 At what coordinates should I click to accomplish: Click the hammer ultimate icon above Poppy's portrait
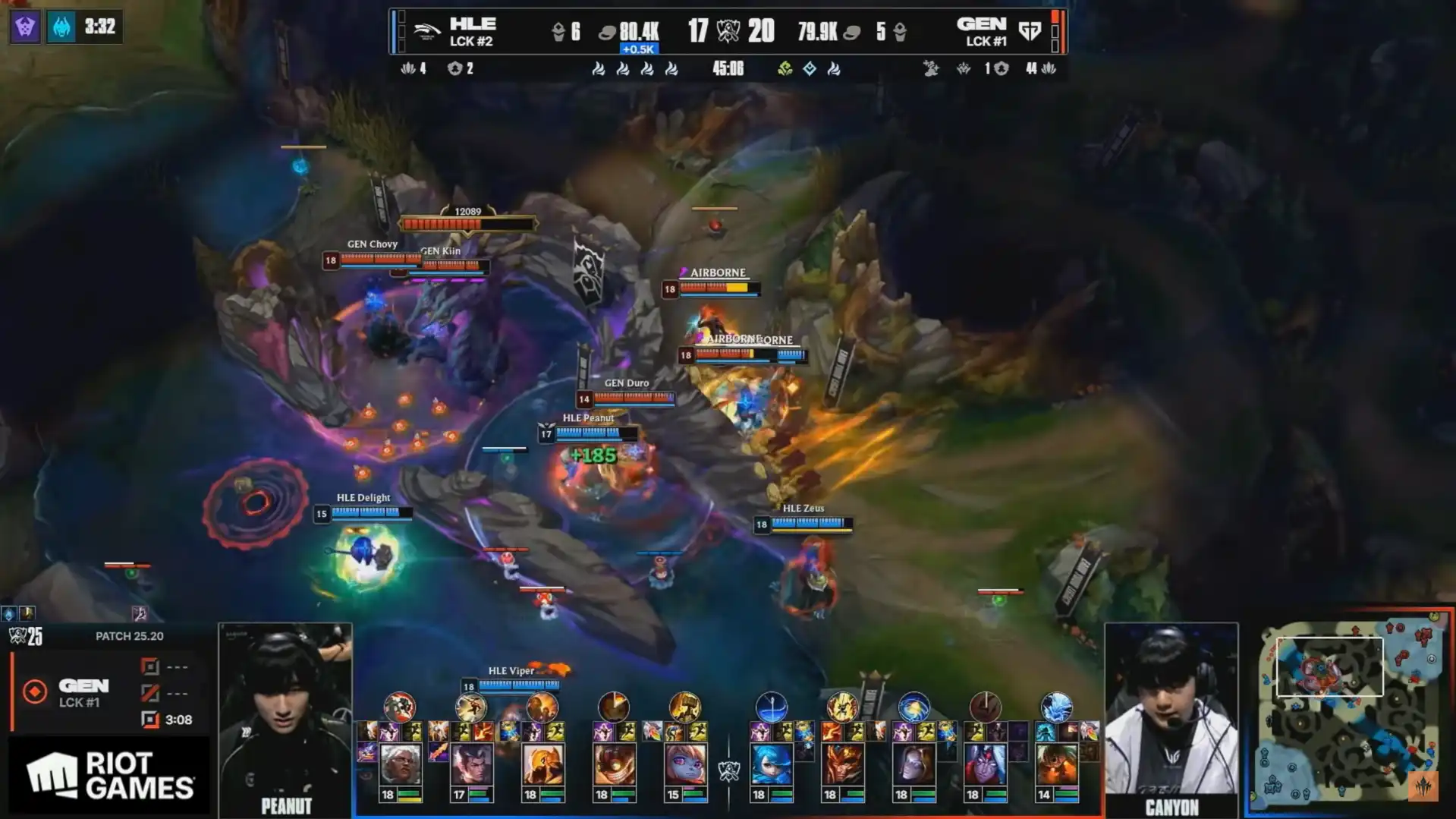(x=685, y=707)
